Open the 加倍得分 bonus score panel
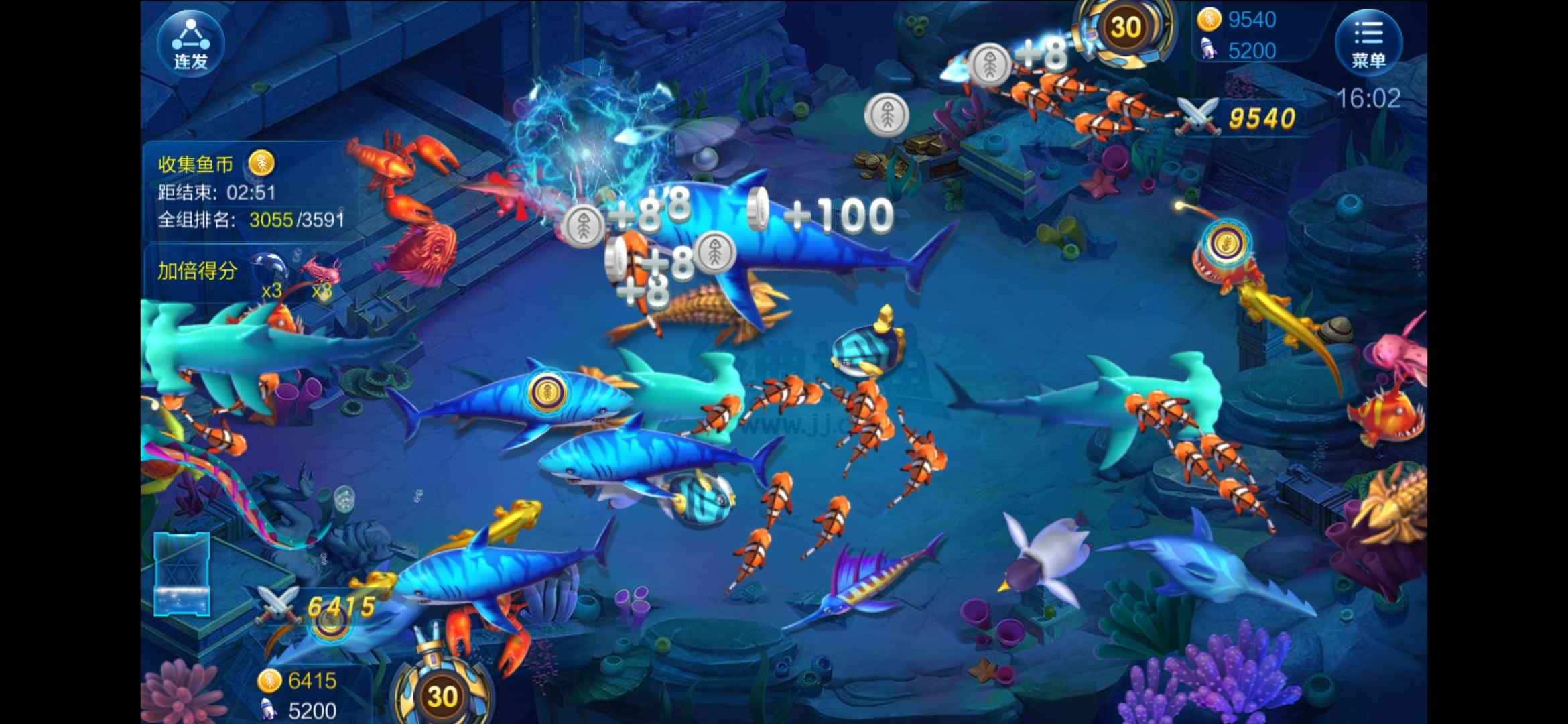 coord(198,271)
